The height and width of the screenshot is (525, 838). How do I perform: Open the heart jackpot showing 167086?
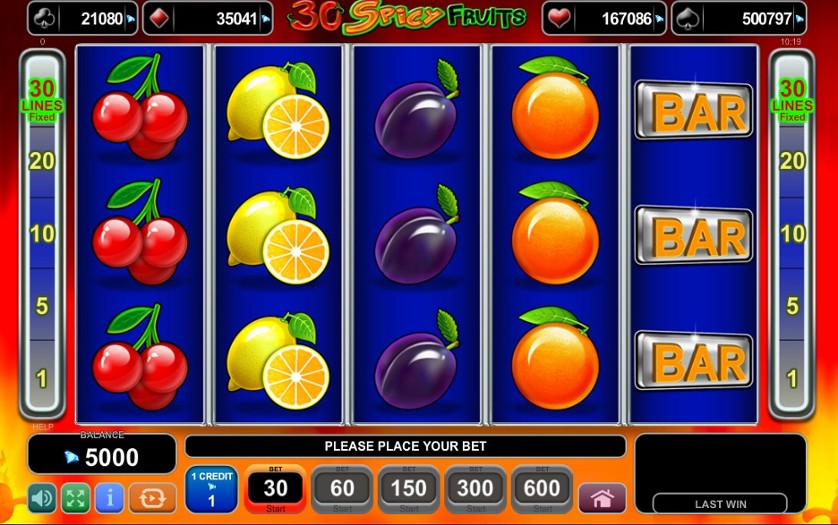604,18
